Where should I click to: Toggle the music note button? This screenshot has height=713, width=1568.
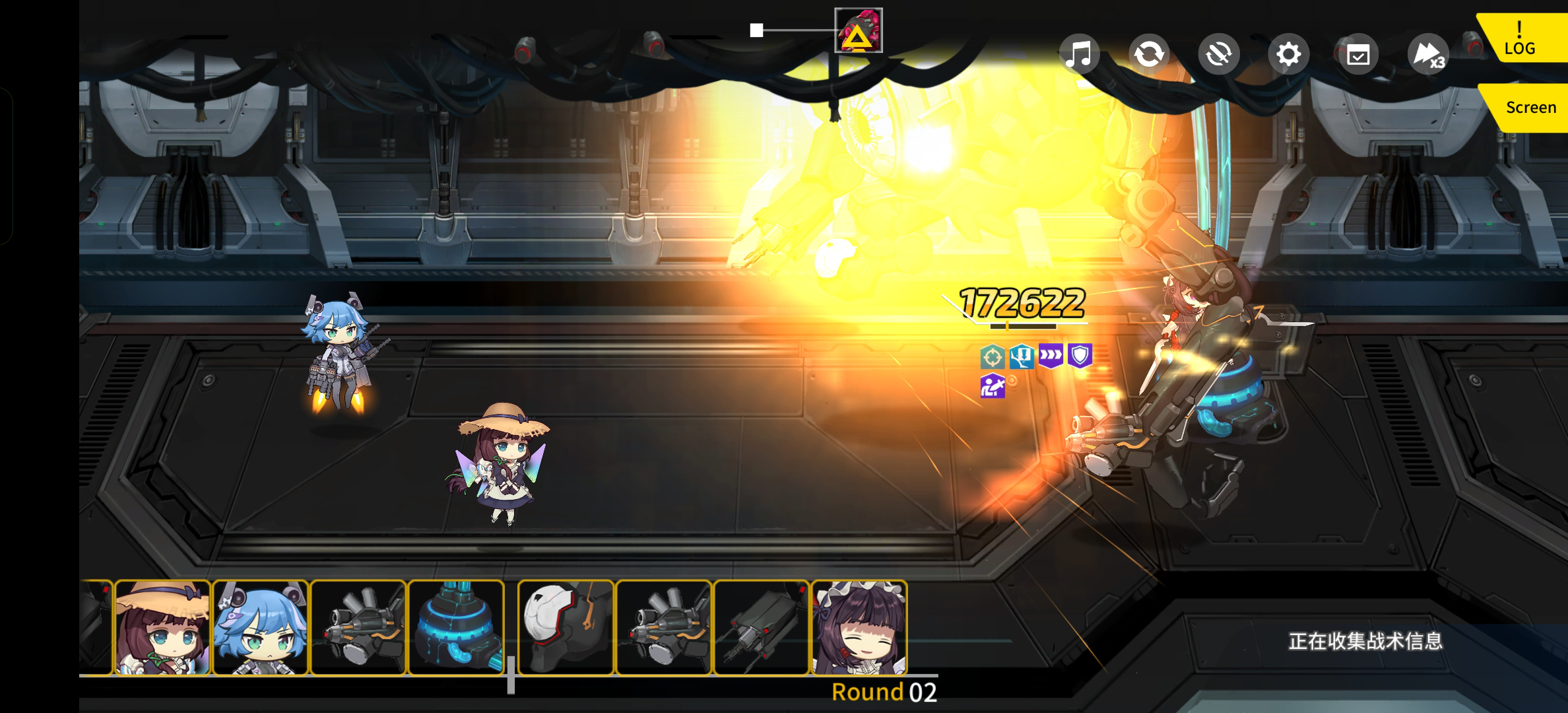[x=1079, y=53]
